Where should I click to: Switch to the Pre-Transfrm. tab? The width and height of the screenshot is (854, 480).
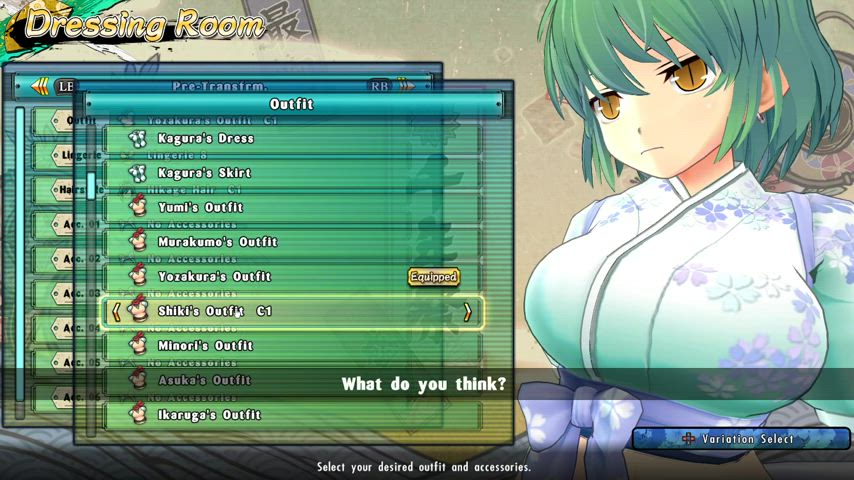point(213,86)
